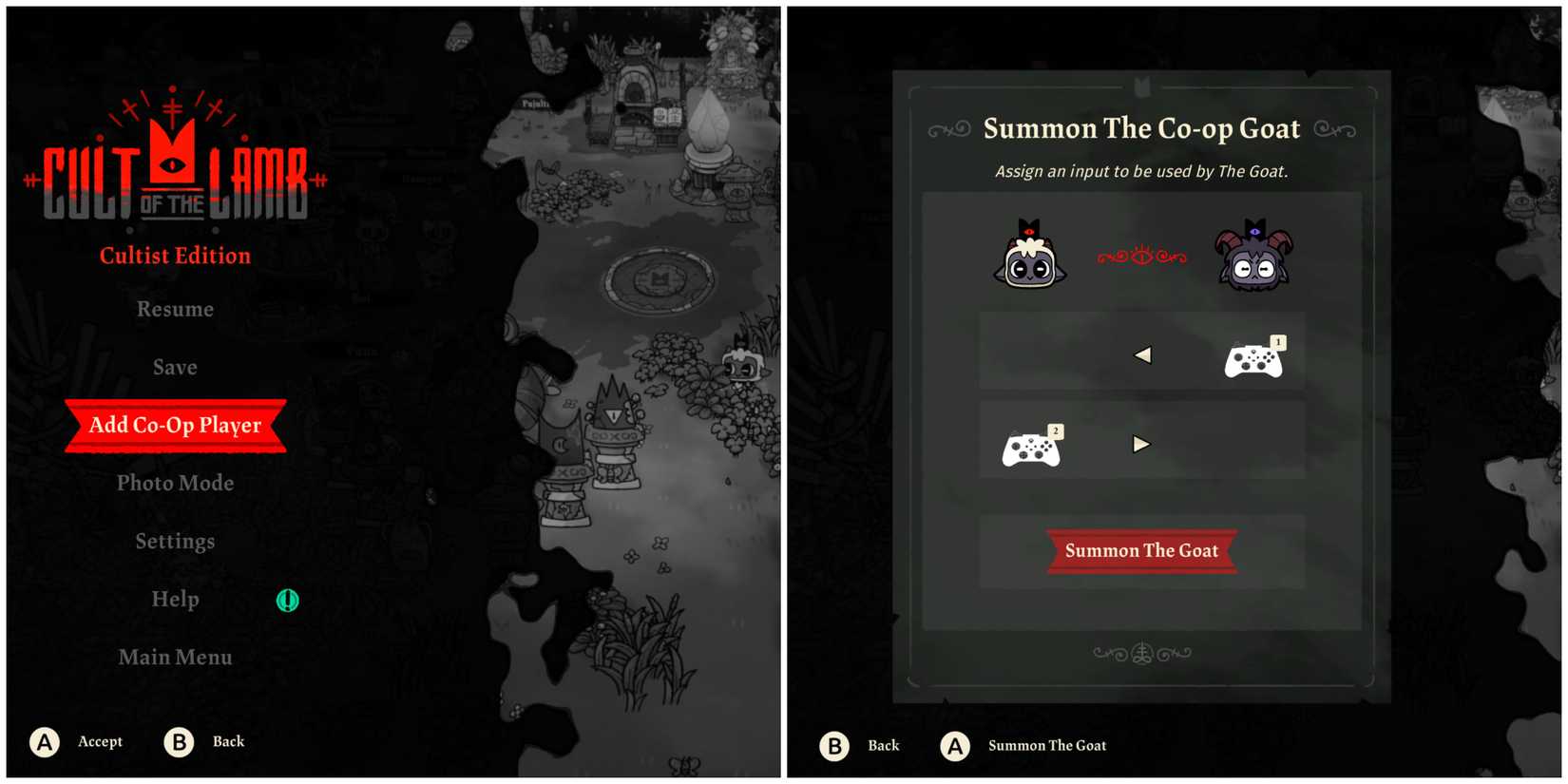The height and width of the screenshot is (784, 1568).
Task: Click the decorative sigil below the summon panel
Action: coord(1140,652)
